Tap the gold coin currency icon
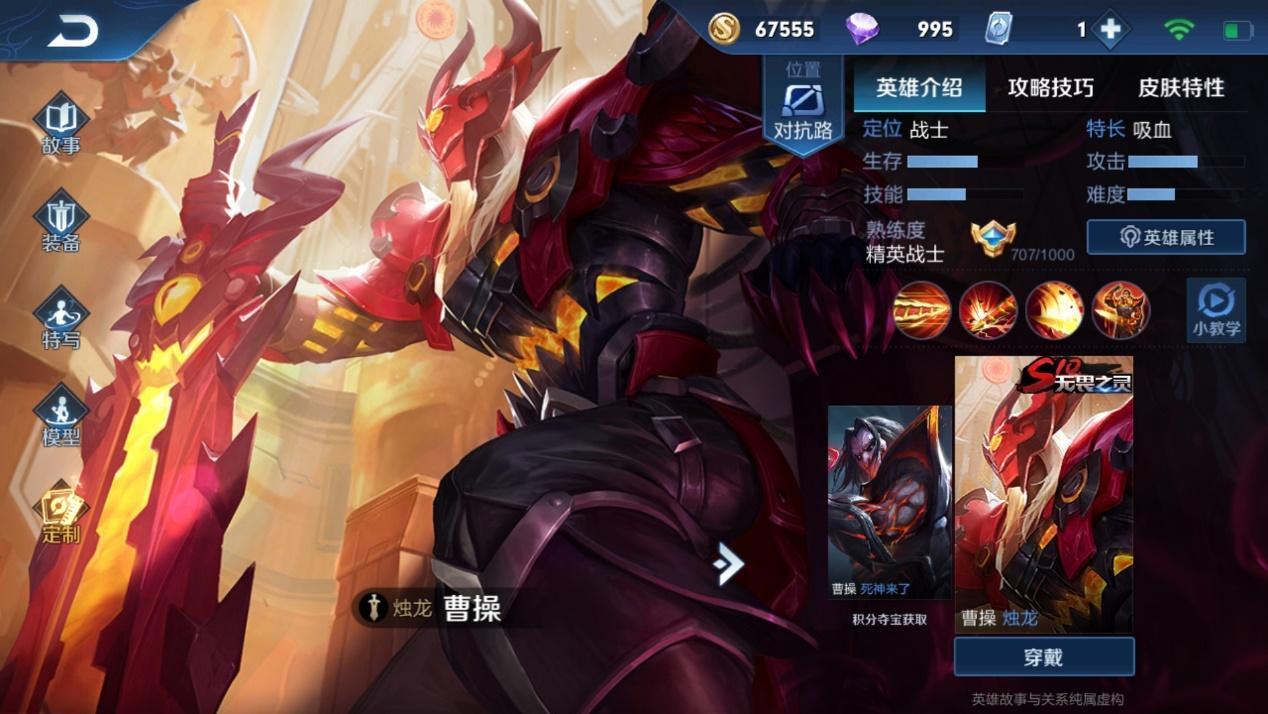 point(725,29)
